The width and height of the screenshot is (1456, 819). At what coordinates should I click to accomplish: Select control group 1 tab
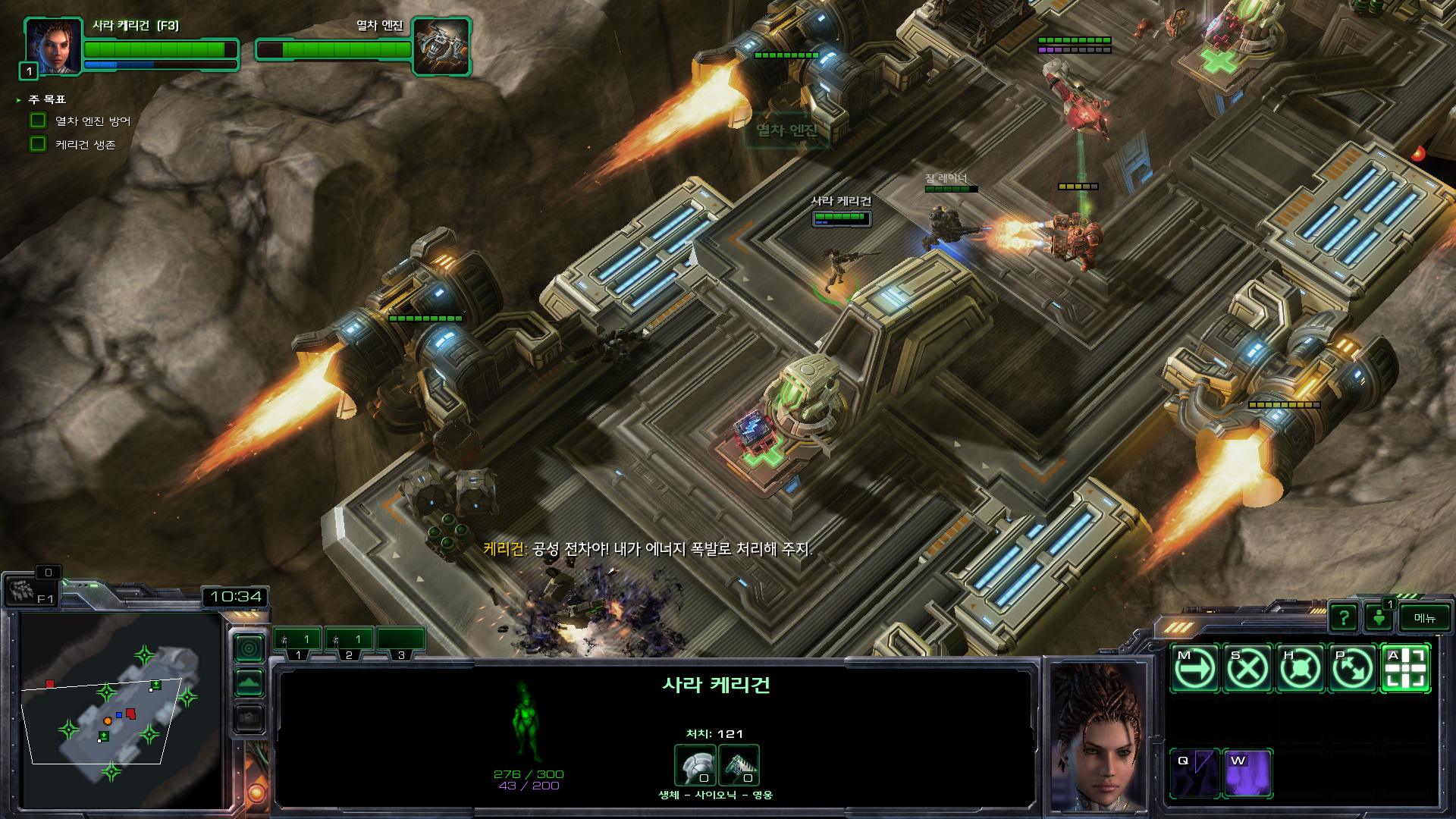coord(297,642)
